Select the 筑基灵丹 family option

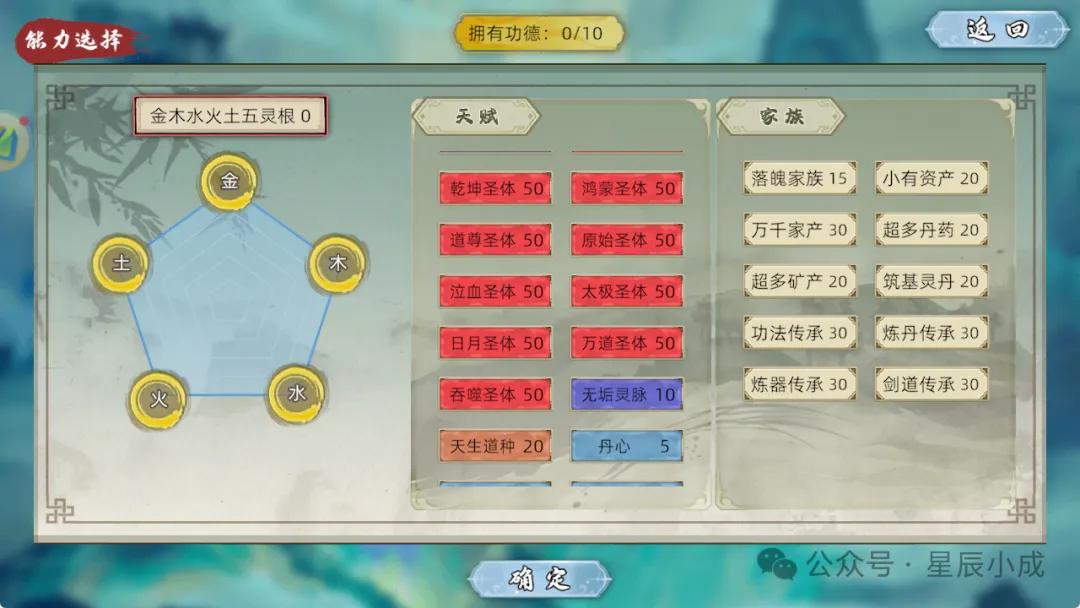click(931, 282)
